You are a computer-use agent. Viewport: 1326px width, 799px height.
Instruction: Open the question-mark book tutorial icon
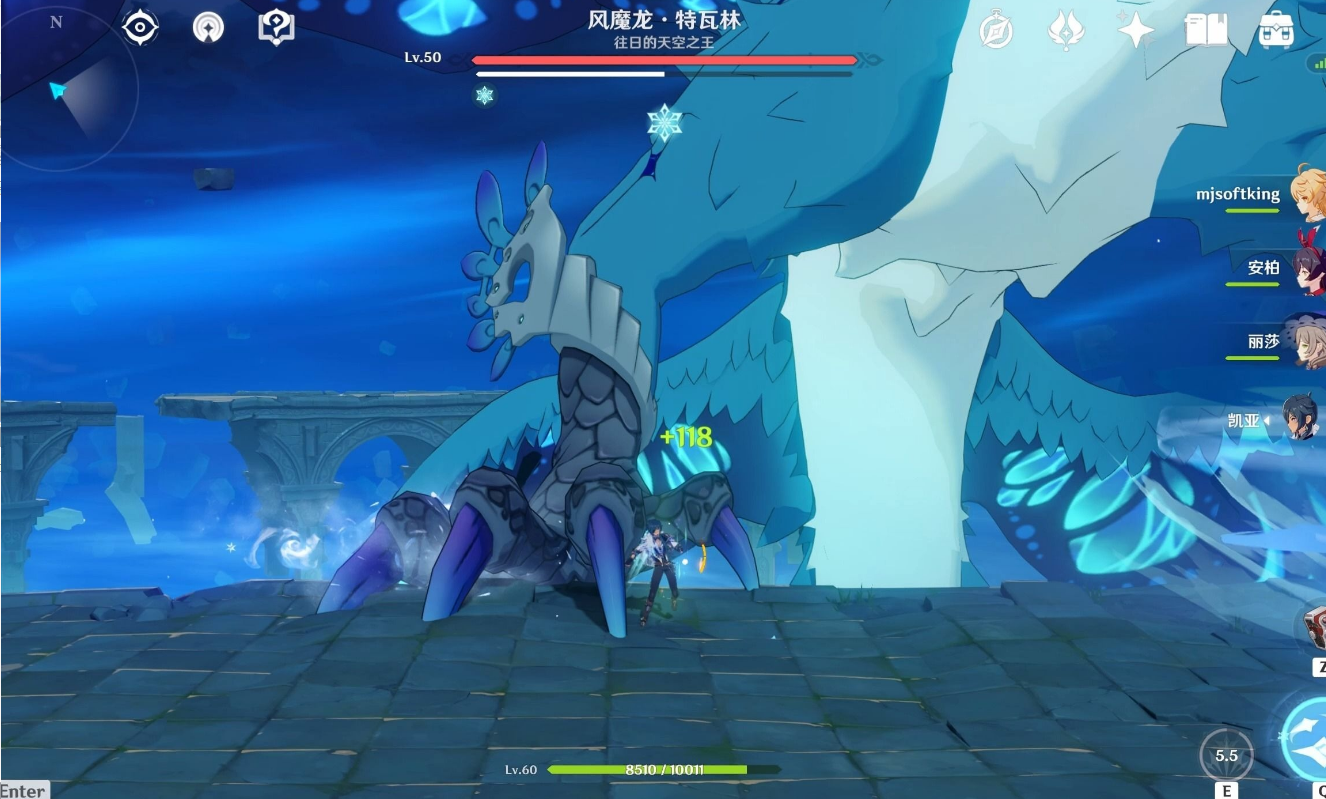click(276, 27)
